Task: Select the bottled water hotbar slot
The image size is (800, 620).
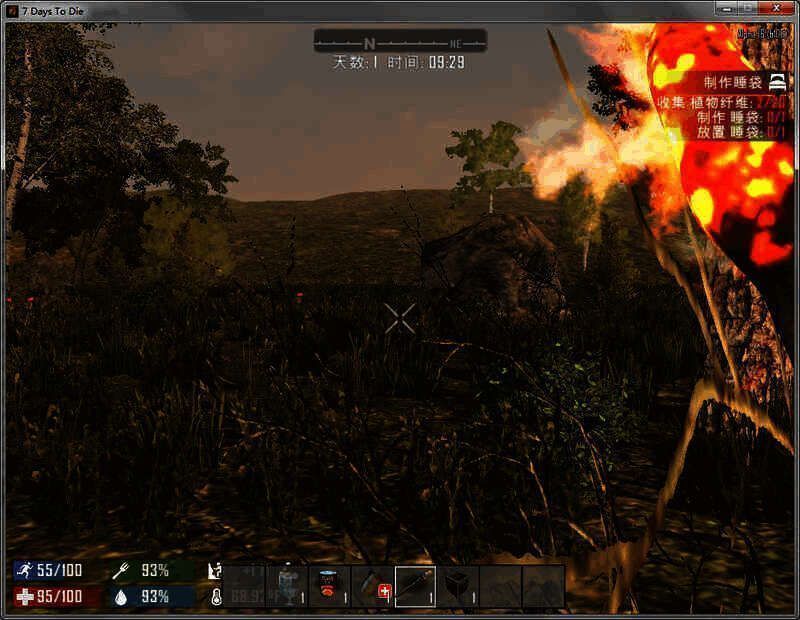Action: click(x=287, y=586)
